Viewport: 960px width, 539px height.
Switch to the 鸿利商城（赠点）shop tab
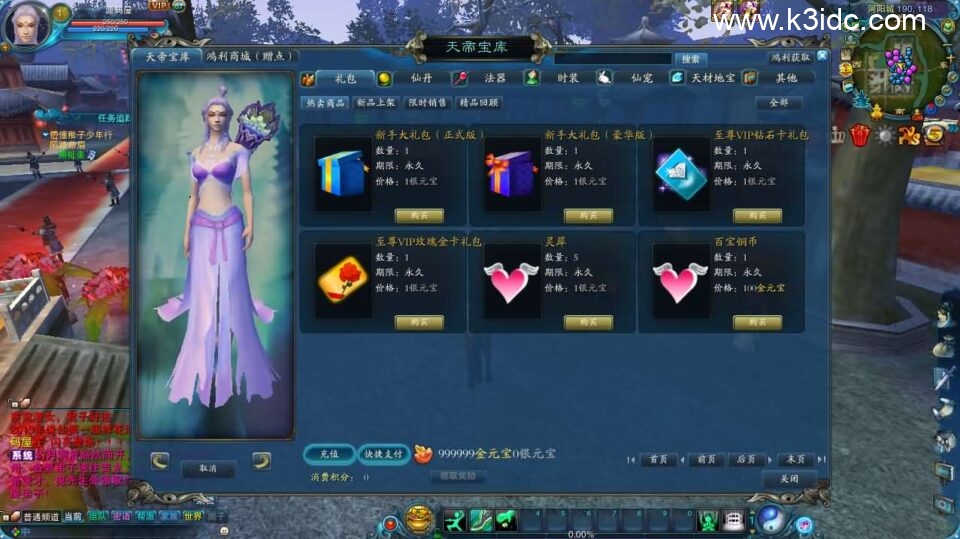click(246, 57)
